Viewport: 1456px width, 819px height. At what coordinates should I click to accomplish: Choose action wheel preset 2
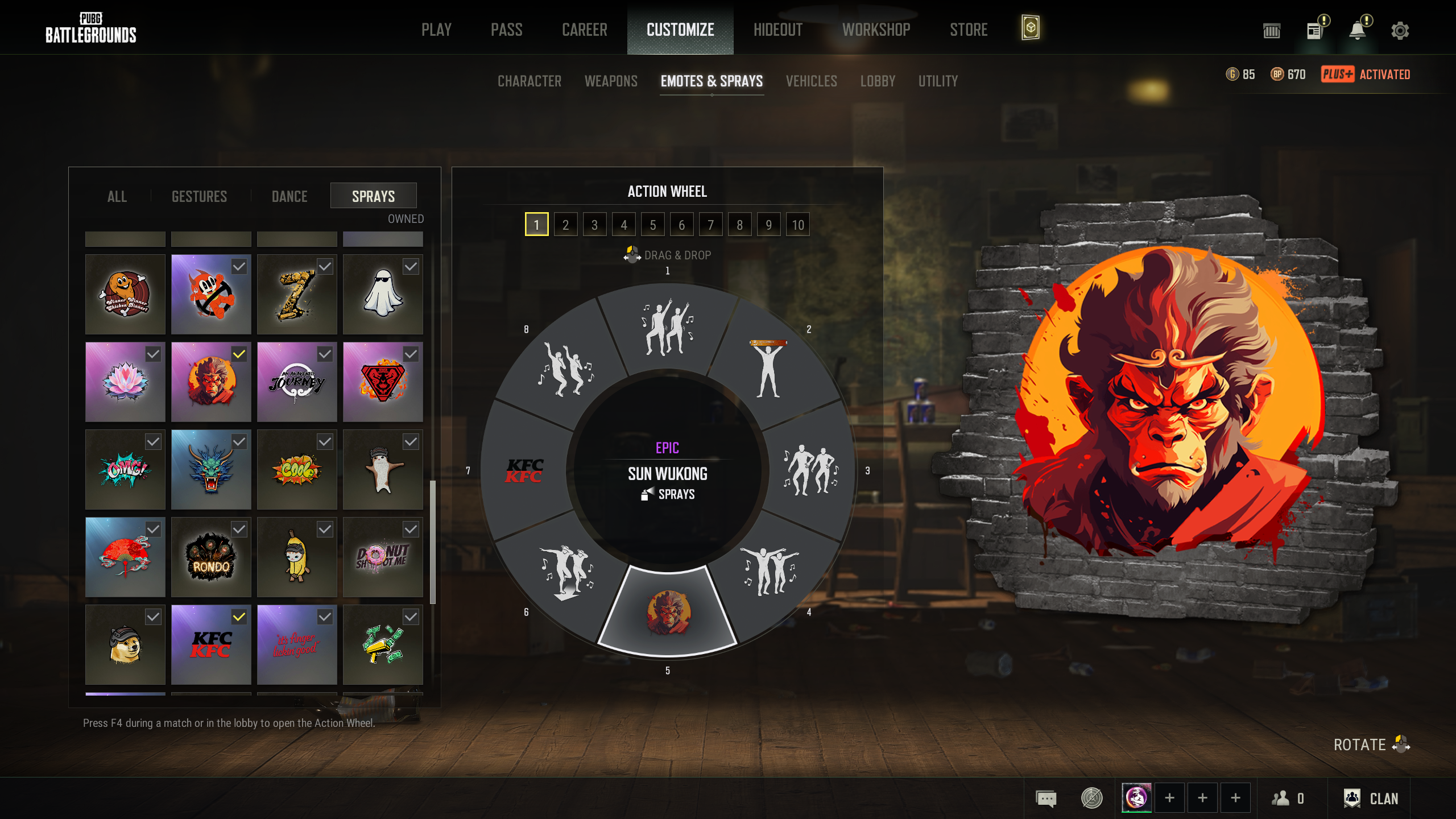pos(565,225)
